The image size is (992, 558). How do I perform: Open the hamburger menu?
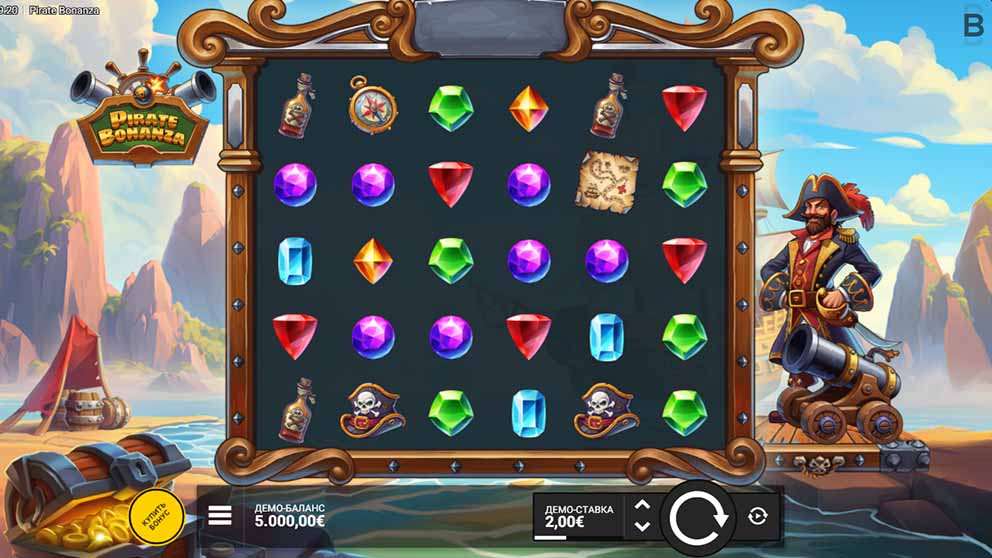[220, 516]
